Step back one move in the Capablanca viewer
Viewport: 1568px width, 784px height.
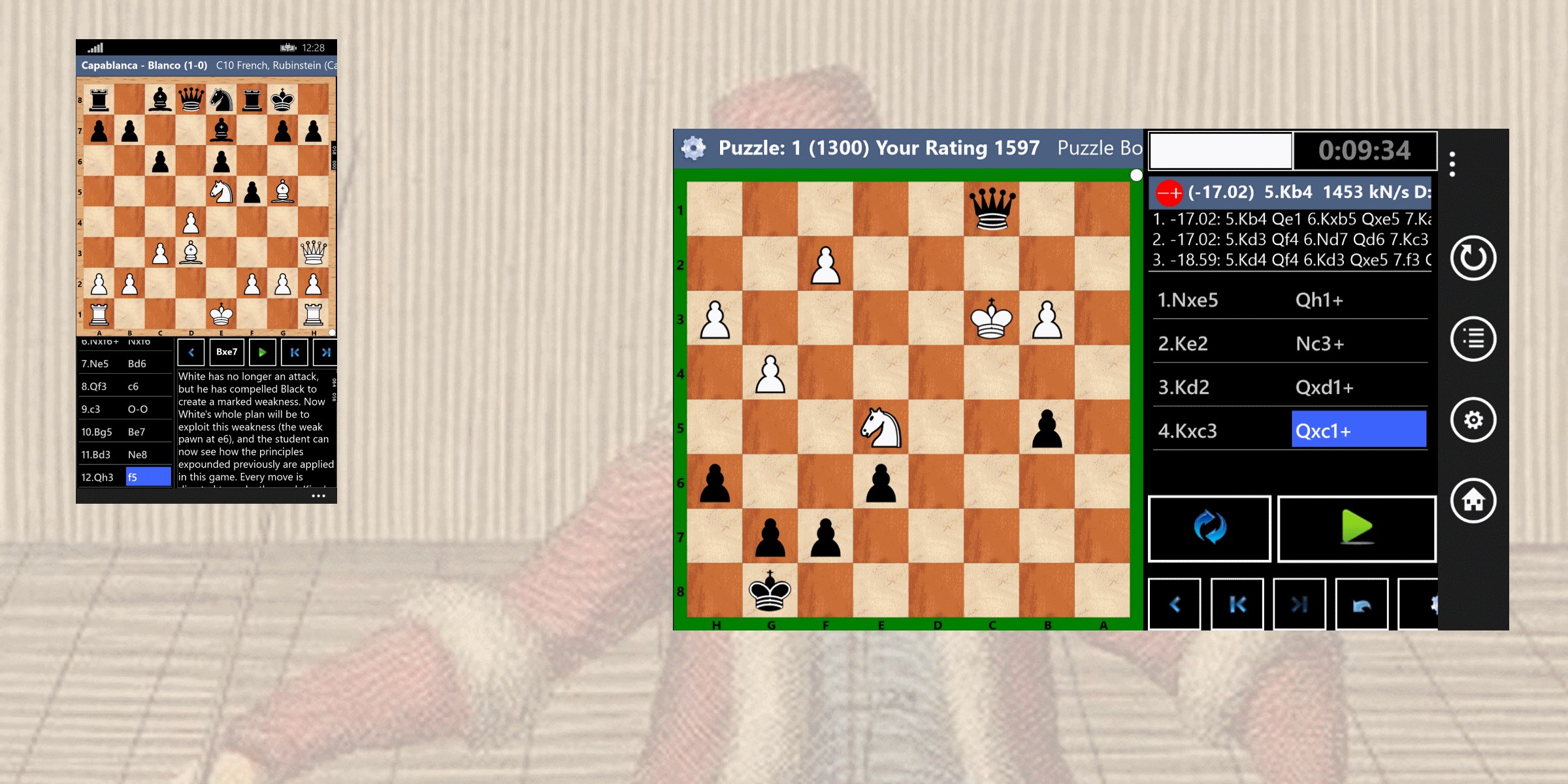pyautogui.click(x=190, y=352)
